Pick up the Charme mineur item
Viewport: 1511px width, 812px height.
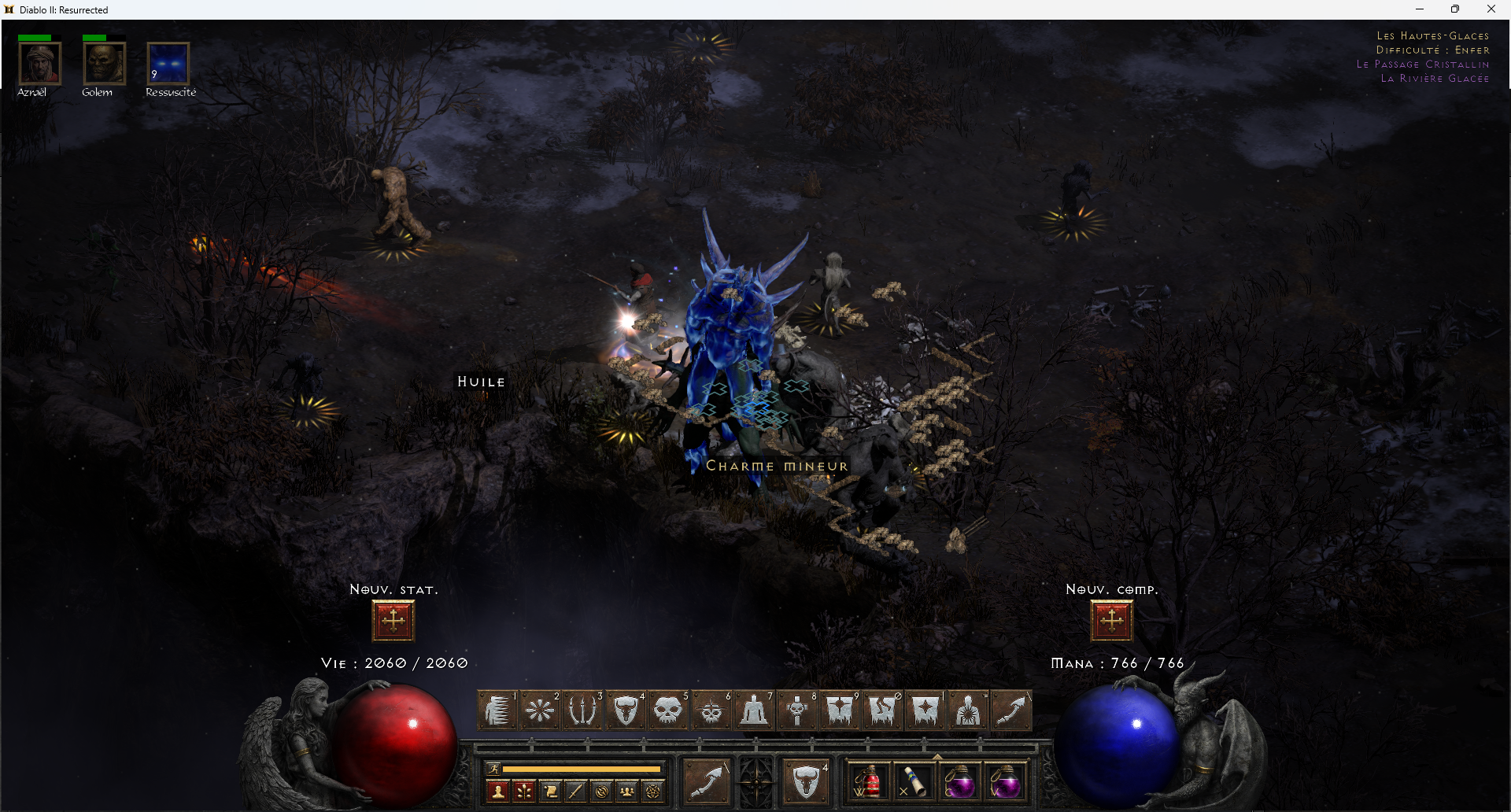(776, 465)
